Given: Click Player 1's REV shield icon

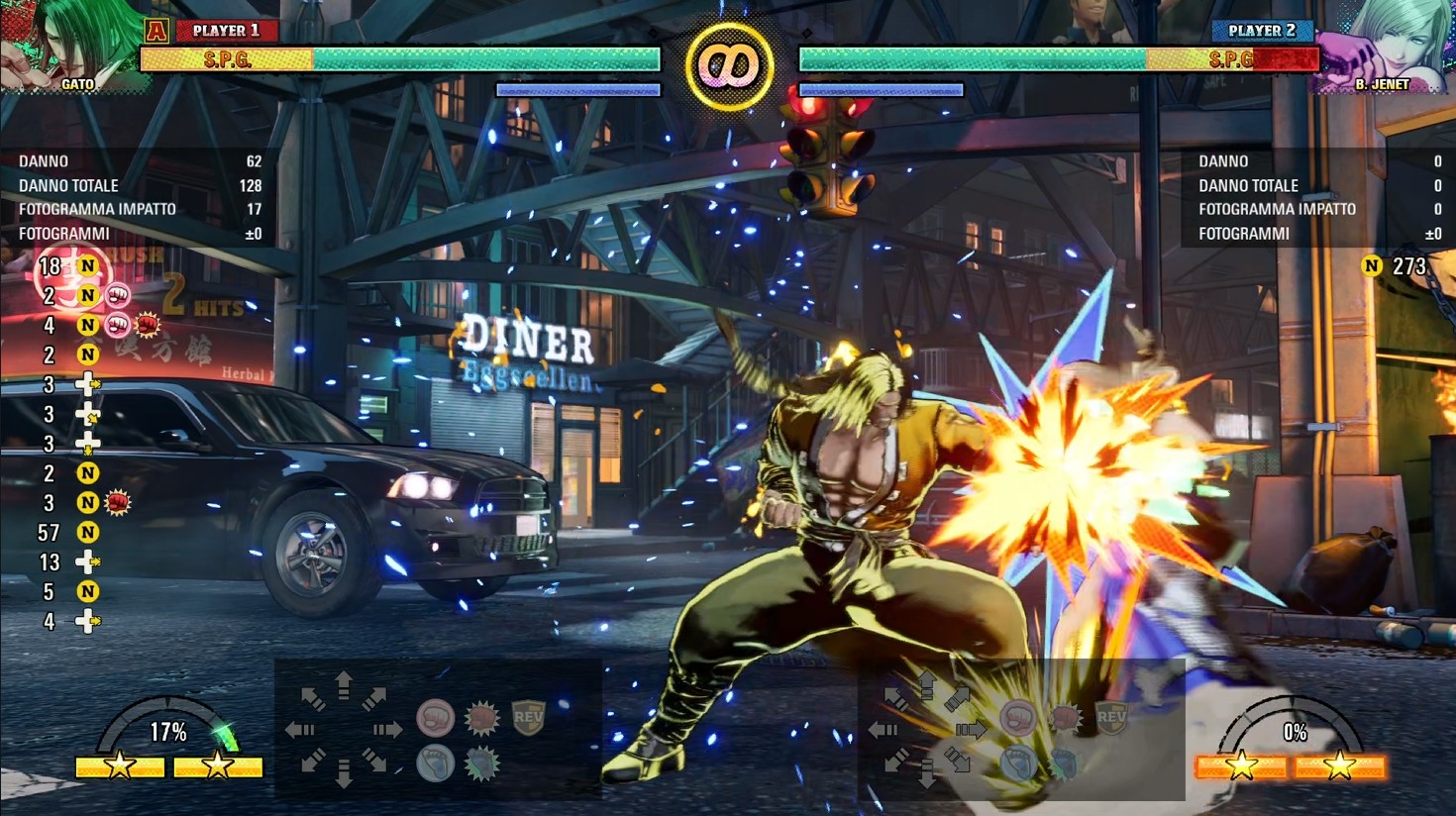Looking at the screenshot, I should click(528, 717).
